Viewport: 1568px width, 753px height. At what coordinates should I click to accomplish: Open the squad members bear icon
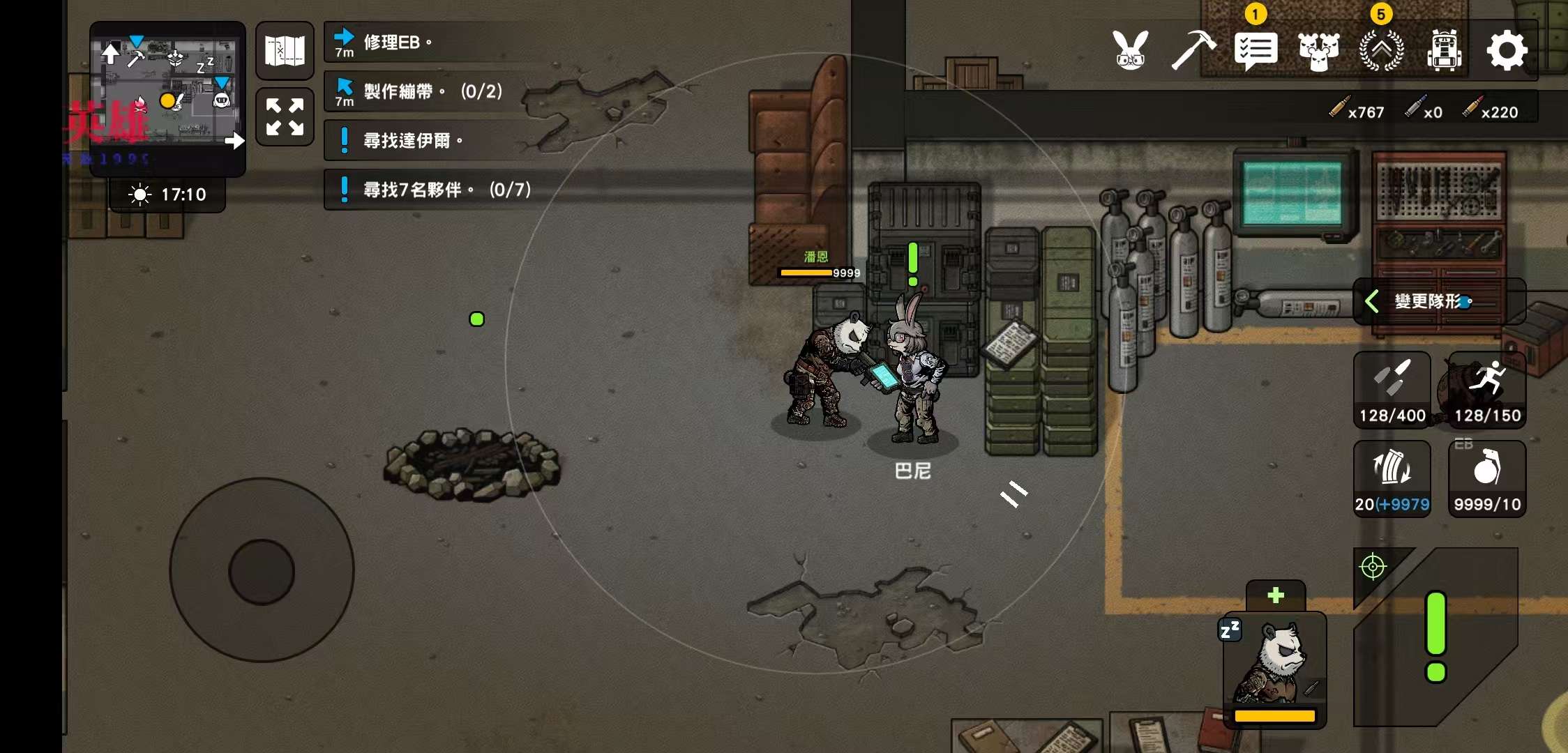pos(1318,50)
